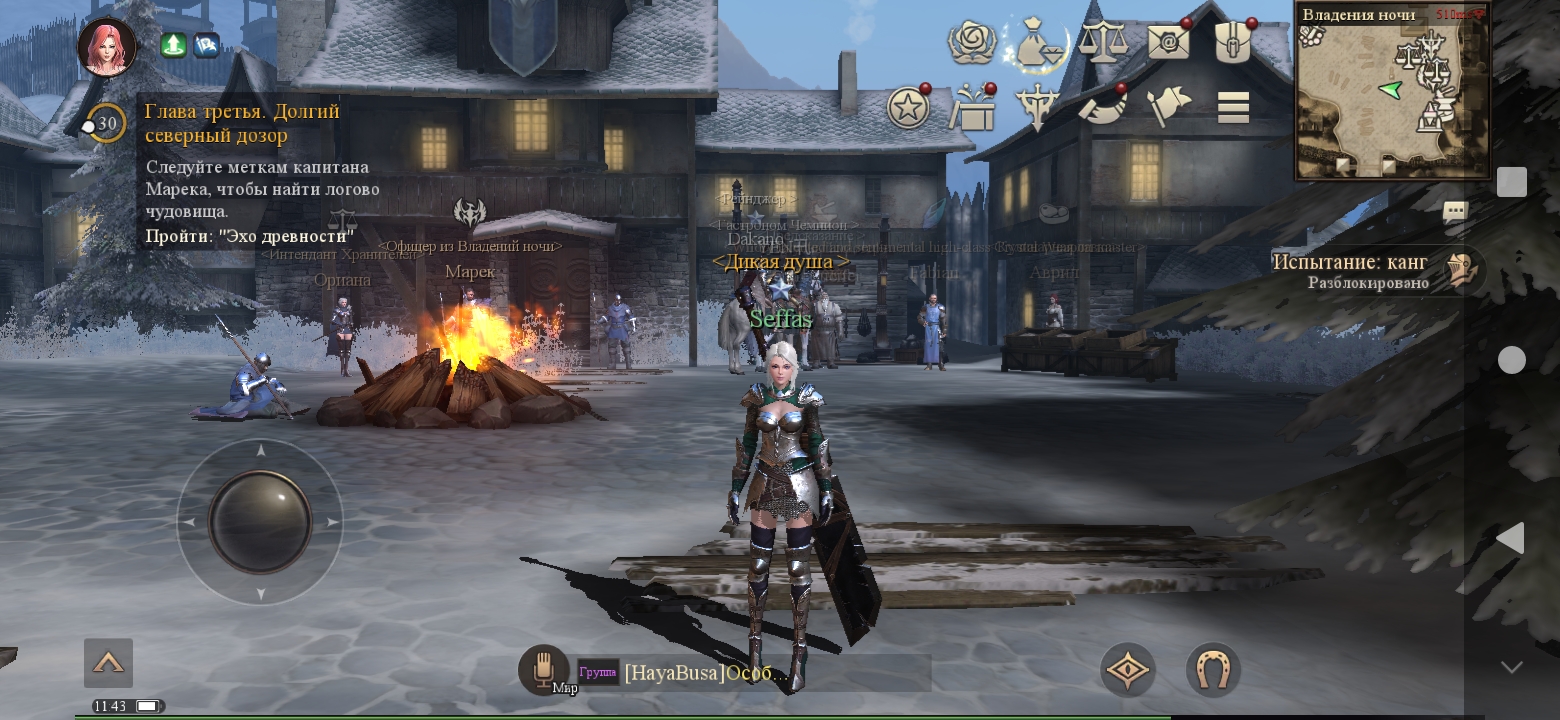The height and width of the screenshot is (720, 1560).
Task: Click the horseshoe mount button
Action: [1213, 670]
